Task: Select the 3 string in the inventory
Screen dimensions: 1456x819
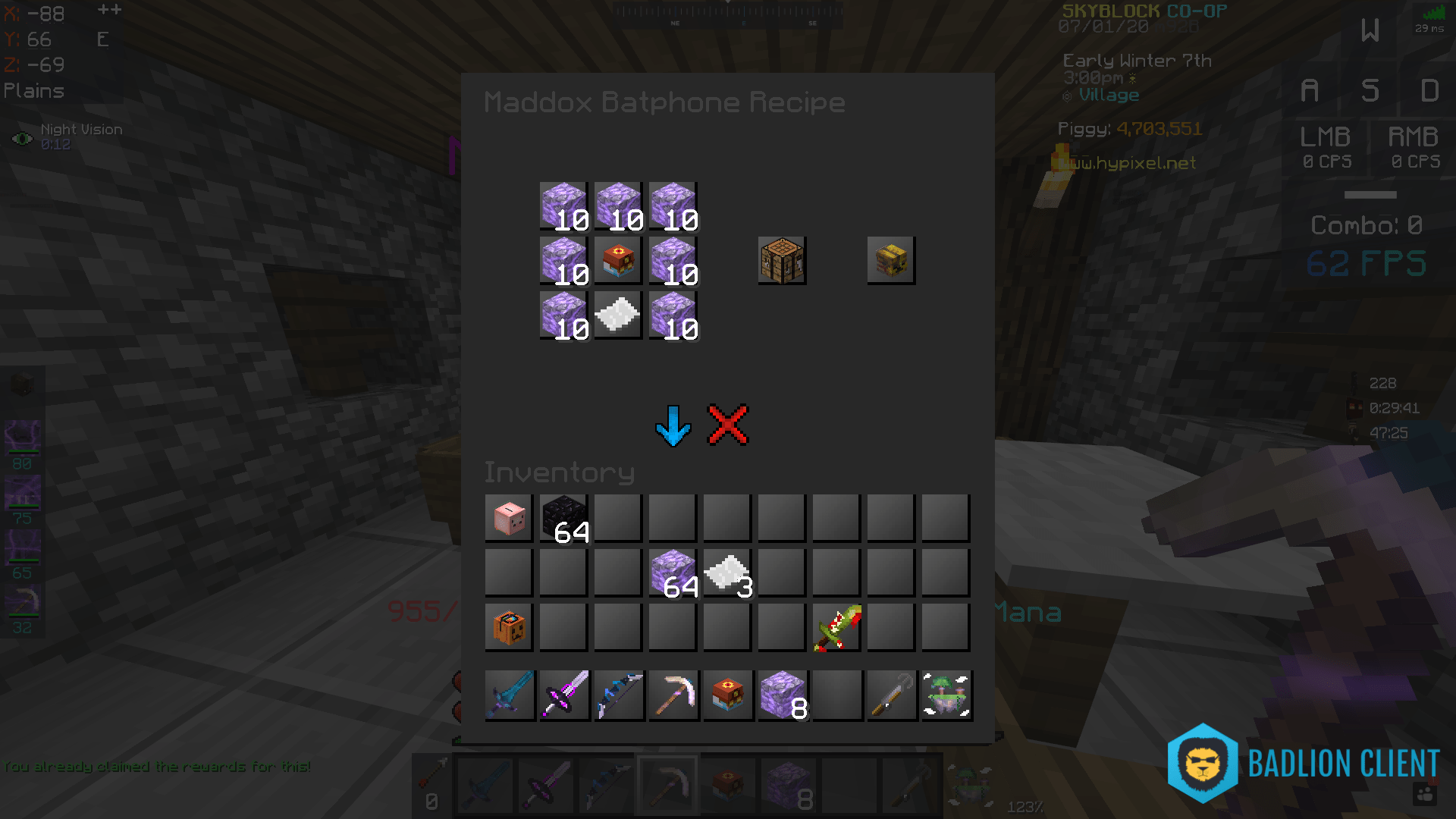Action: tap(726, 572)
